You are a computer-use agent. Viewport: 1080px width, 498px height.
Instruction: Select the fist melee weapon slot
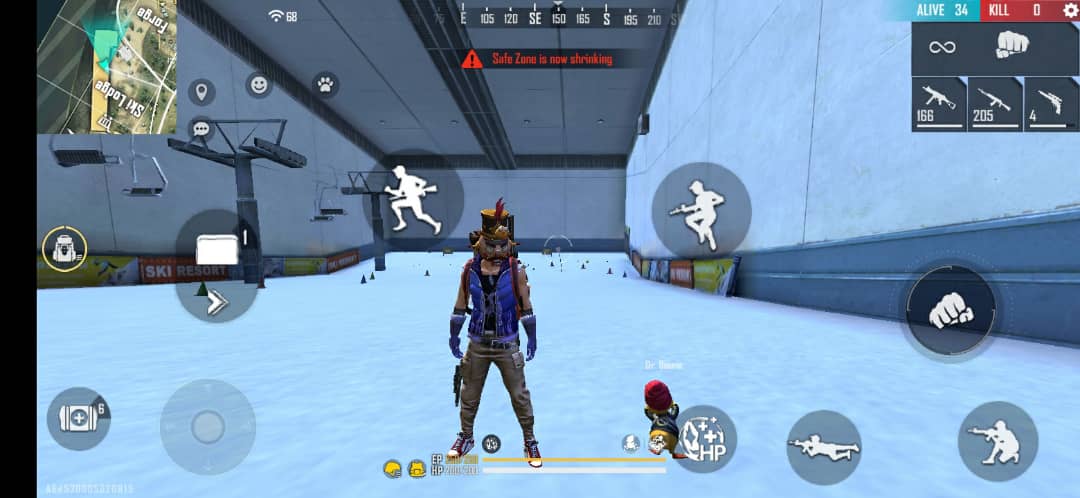pos(1013,47)
